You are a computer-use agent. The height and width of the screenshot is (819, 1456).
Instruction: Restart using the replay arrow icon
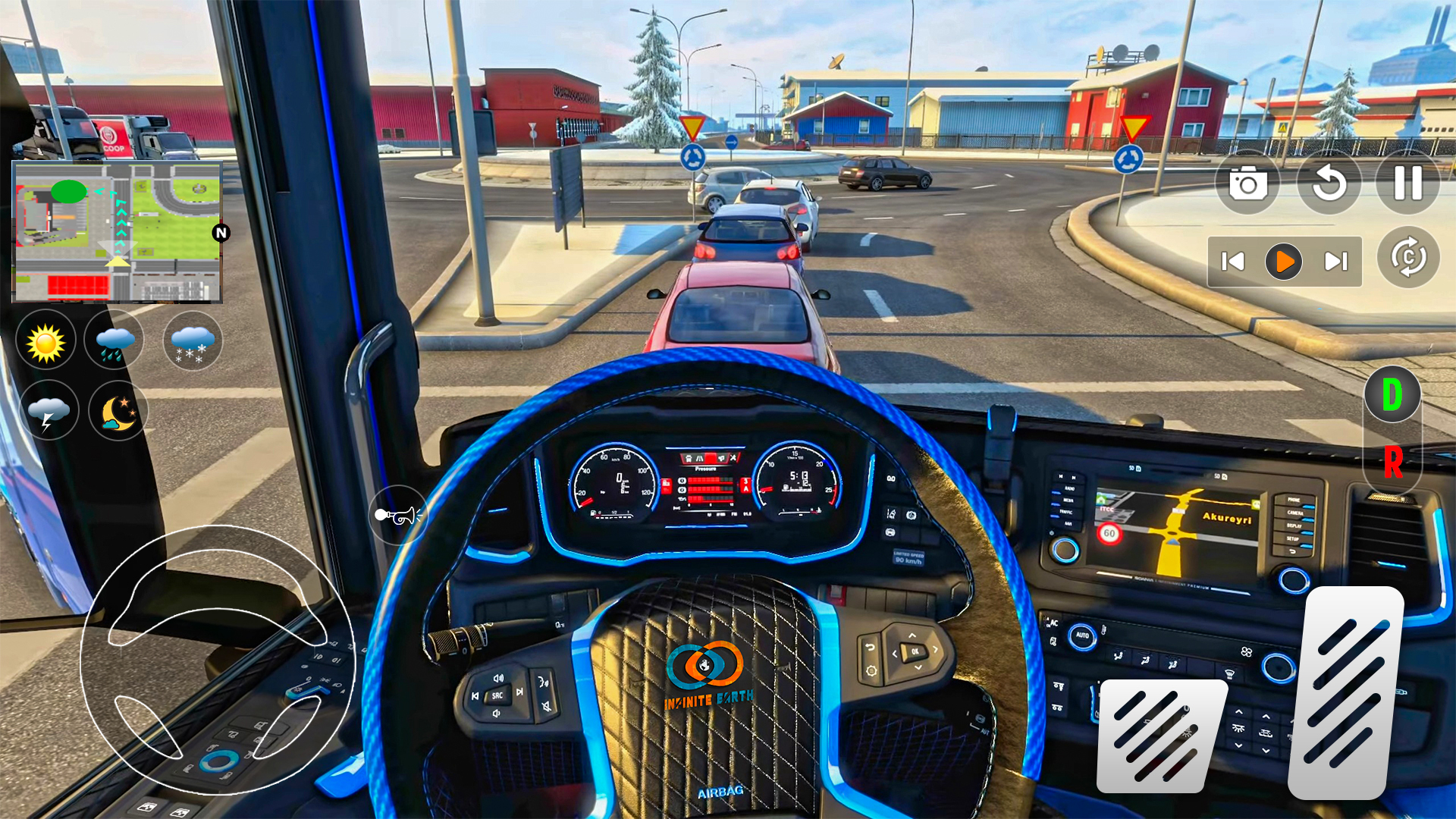(1329, 183)
